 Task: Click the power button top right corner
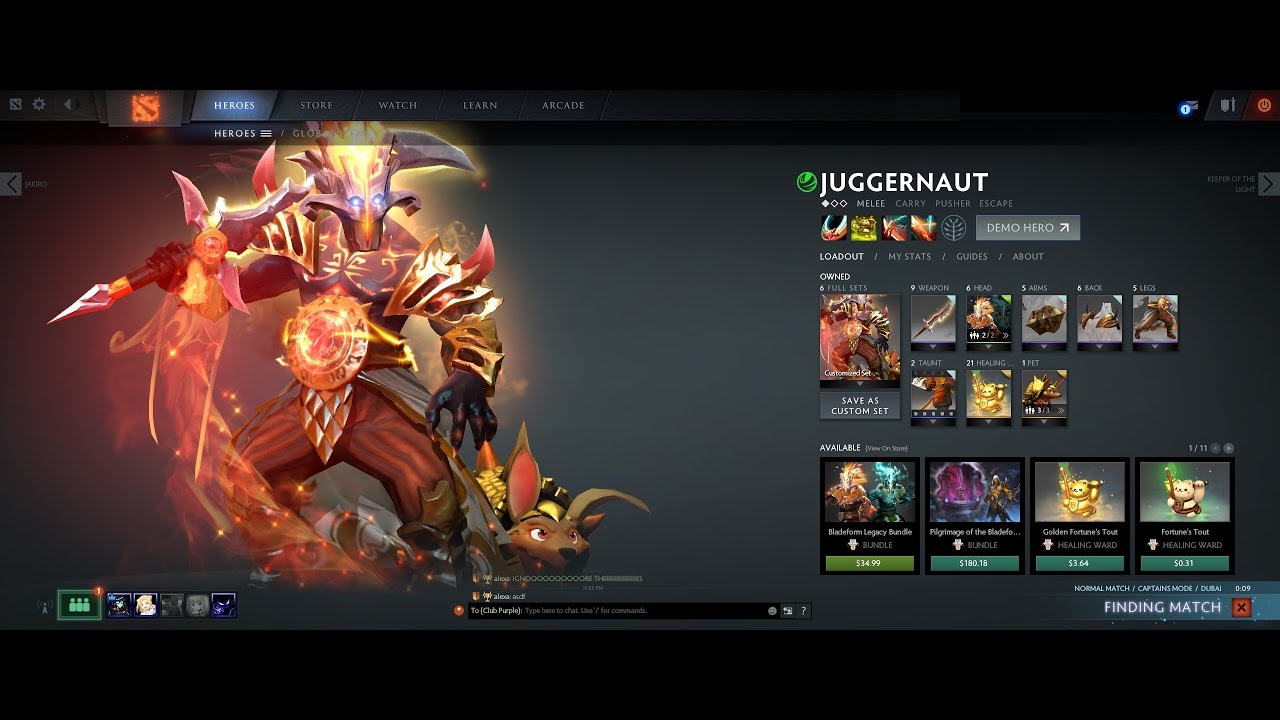click(1263, 104)
